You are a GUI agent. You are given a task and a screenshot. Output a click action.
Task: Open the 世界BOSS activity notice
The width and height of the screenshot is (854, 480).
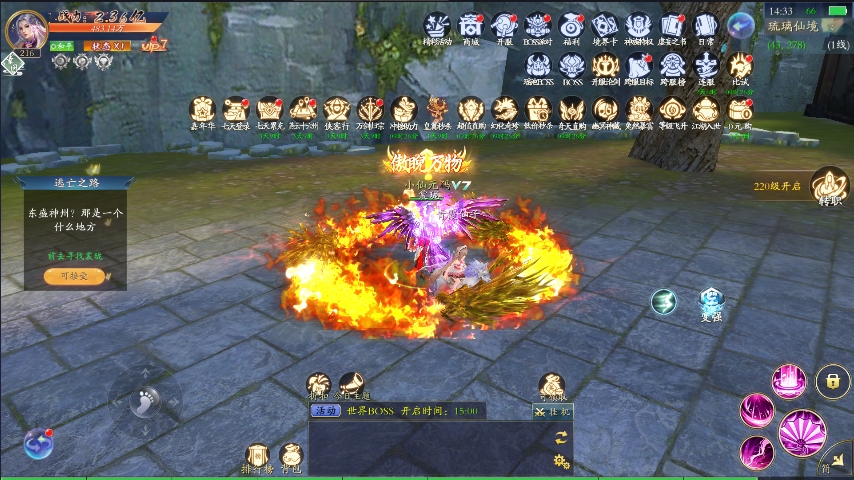pyautogui.click(x=397, y=411)
